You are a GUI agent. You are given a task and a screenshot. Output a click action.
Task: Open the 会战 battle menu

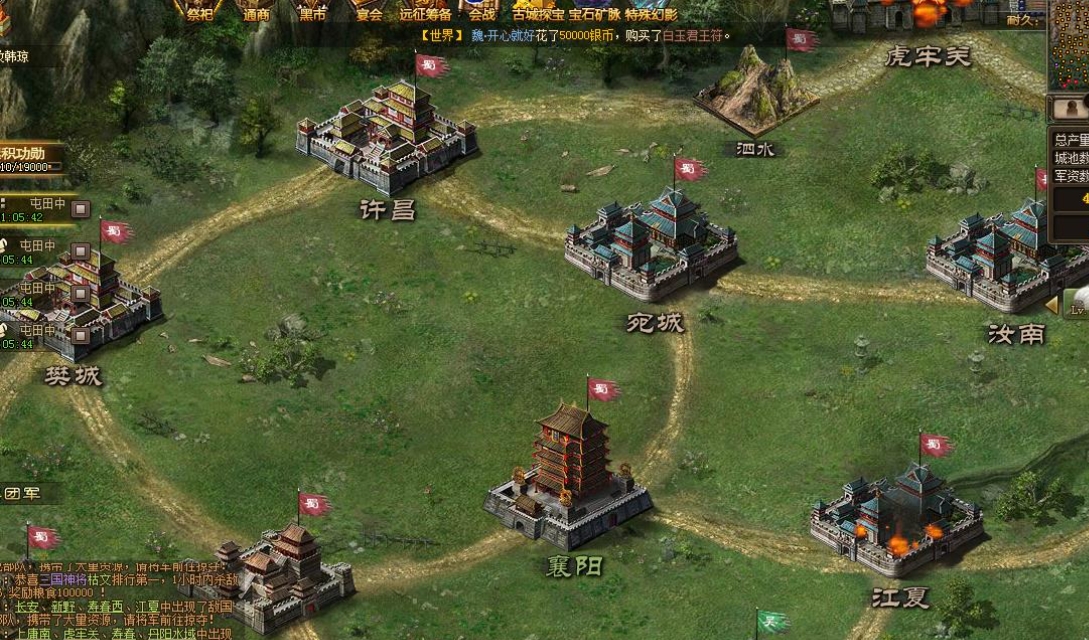coord(482,11)
